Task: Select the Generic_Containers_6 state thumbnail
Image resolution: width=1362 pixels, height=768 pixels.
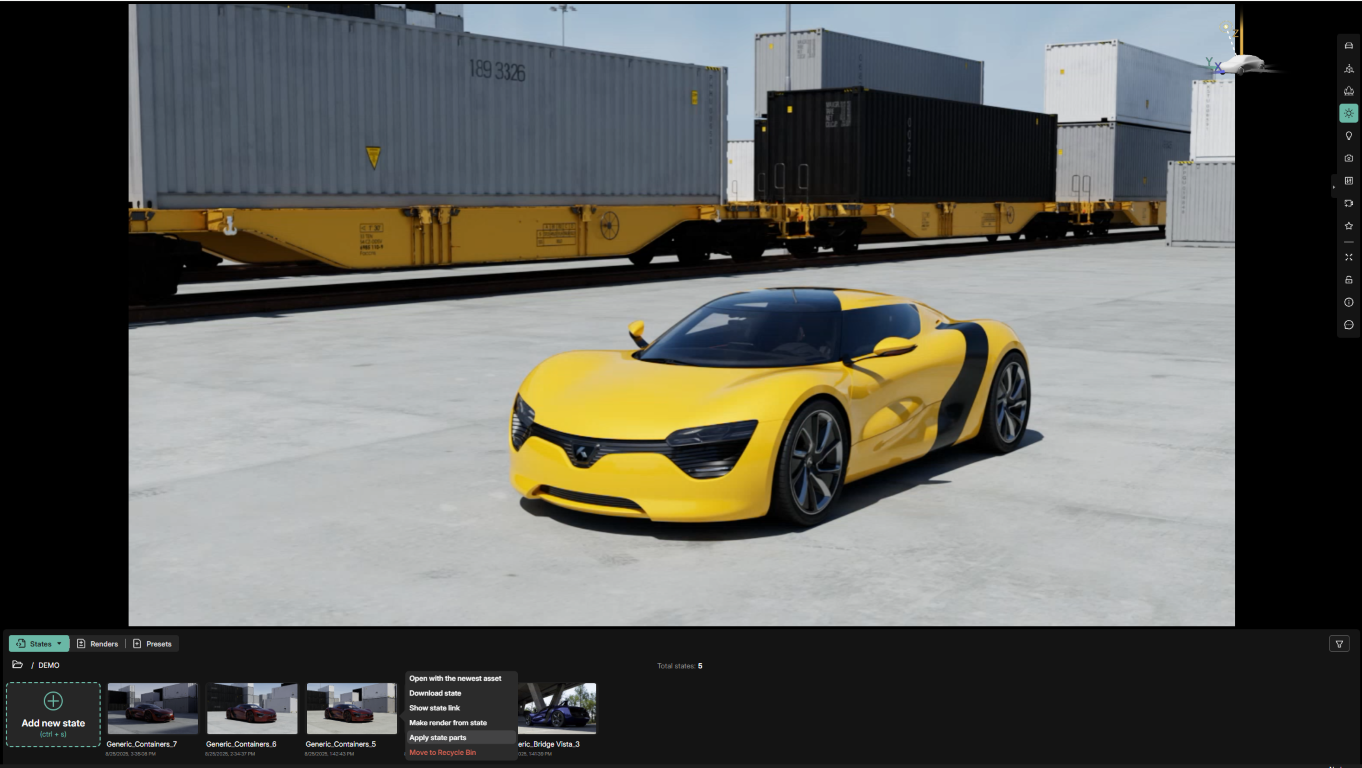Action: [251, 708]
